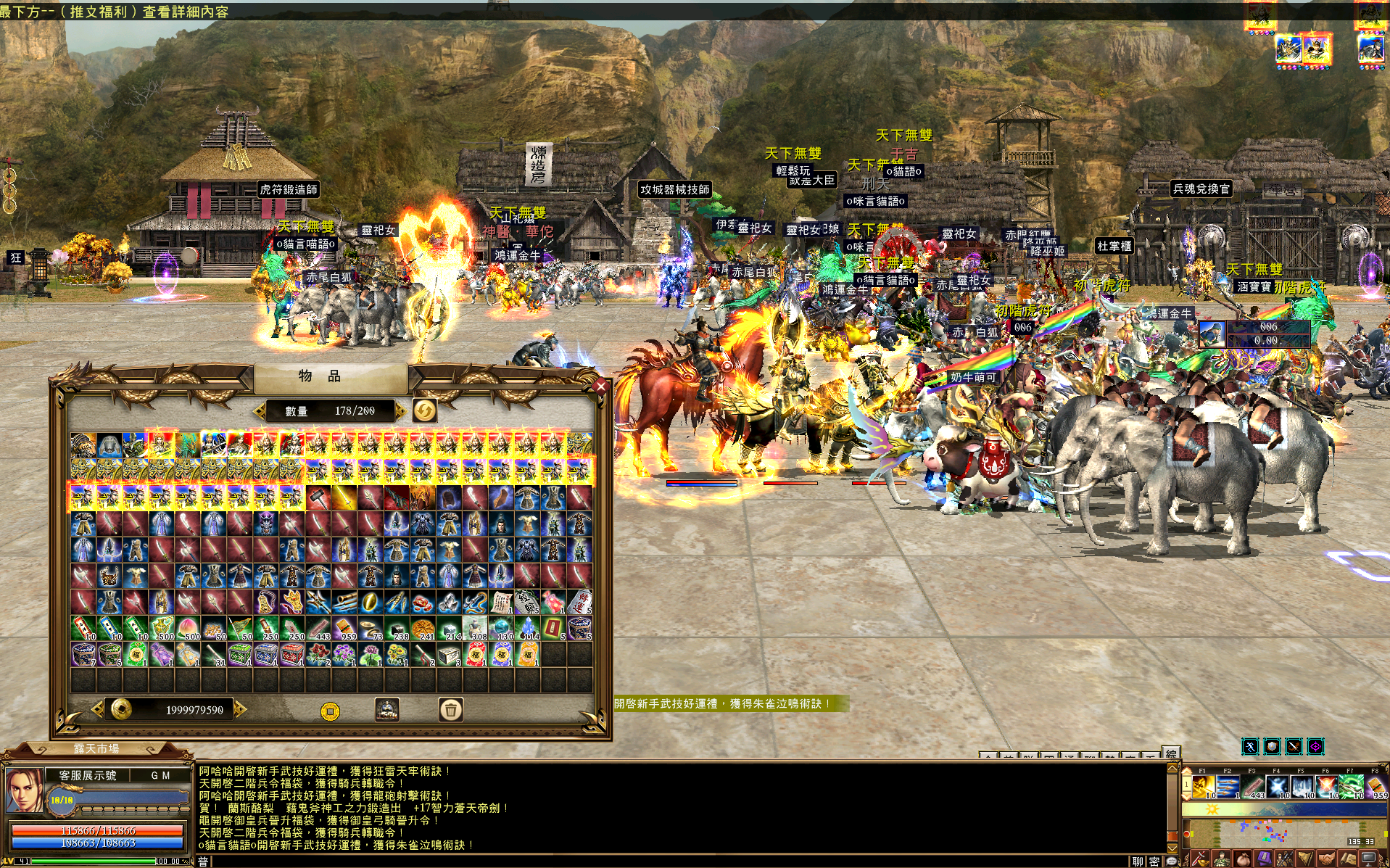This screenshot has height=868, width=1390.
Task: Open the inventory trash can
Action: pyautogui.click(x=450, y=710)
